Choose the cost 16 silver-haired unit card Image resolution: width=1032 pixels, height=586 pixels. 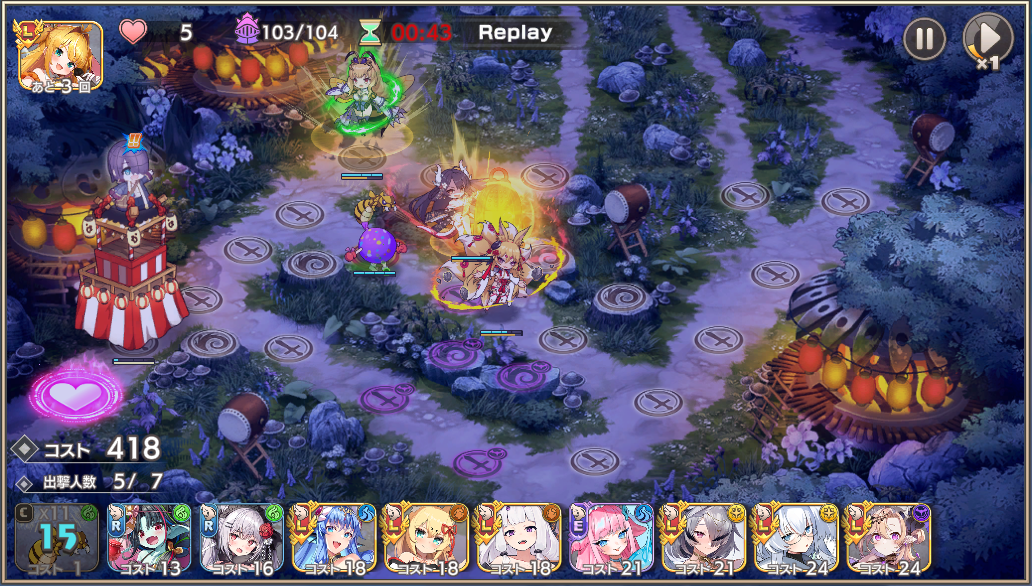tap(241, 539)
